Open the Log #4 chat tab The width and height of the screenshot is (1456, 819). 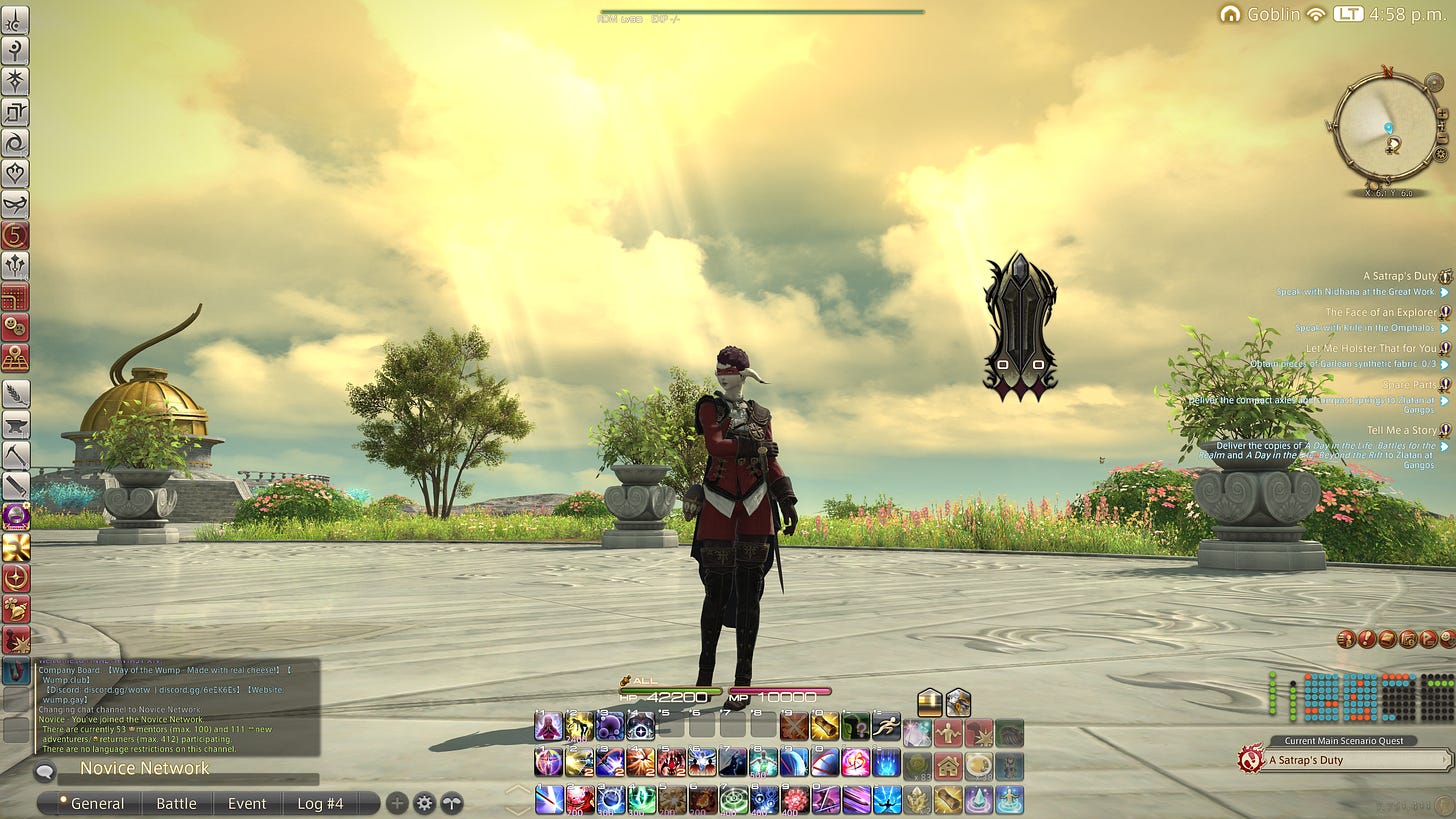pyautogui.click(x=319, y=803)
